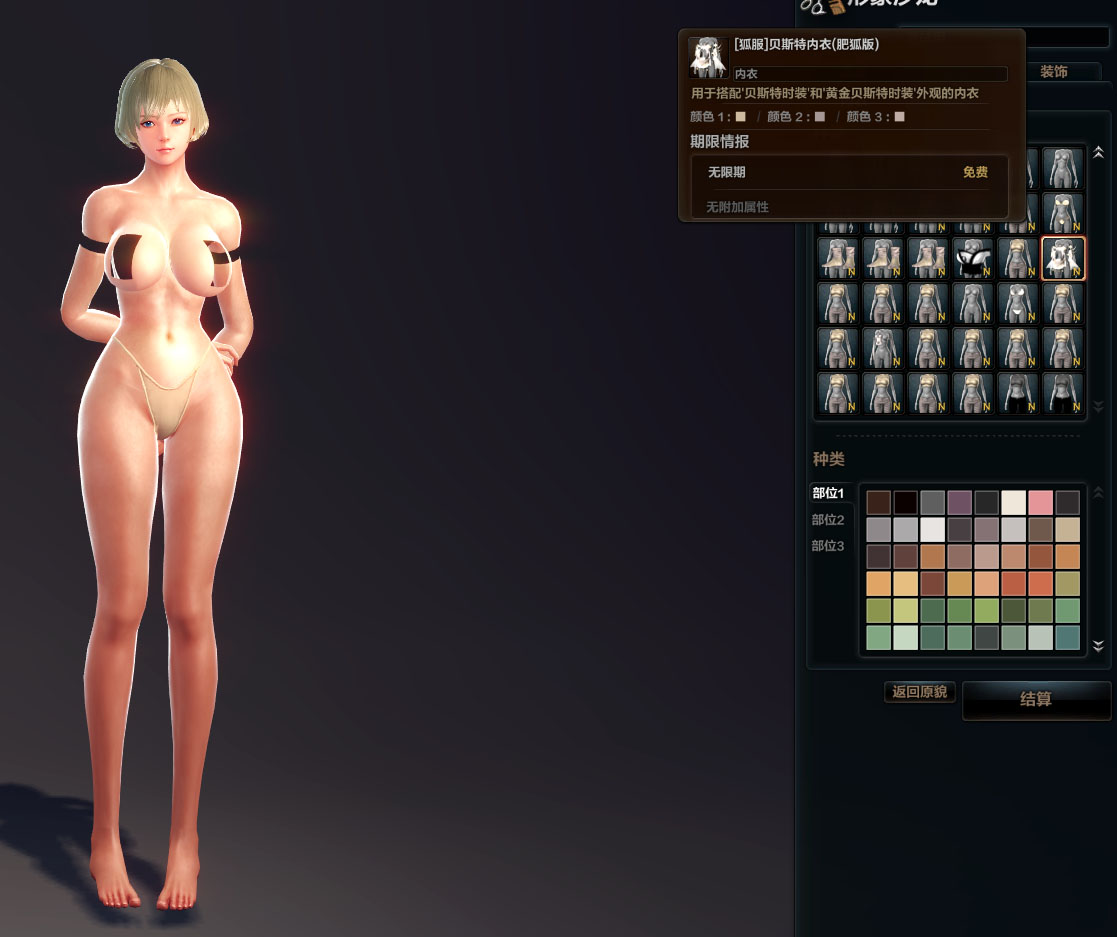The width and height of the screenshot is (1117, 937).
Task: Click the color palette's down arrow
Action: pyautogui.click(x=1098, y=646)
